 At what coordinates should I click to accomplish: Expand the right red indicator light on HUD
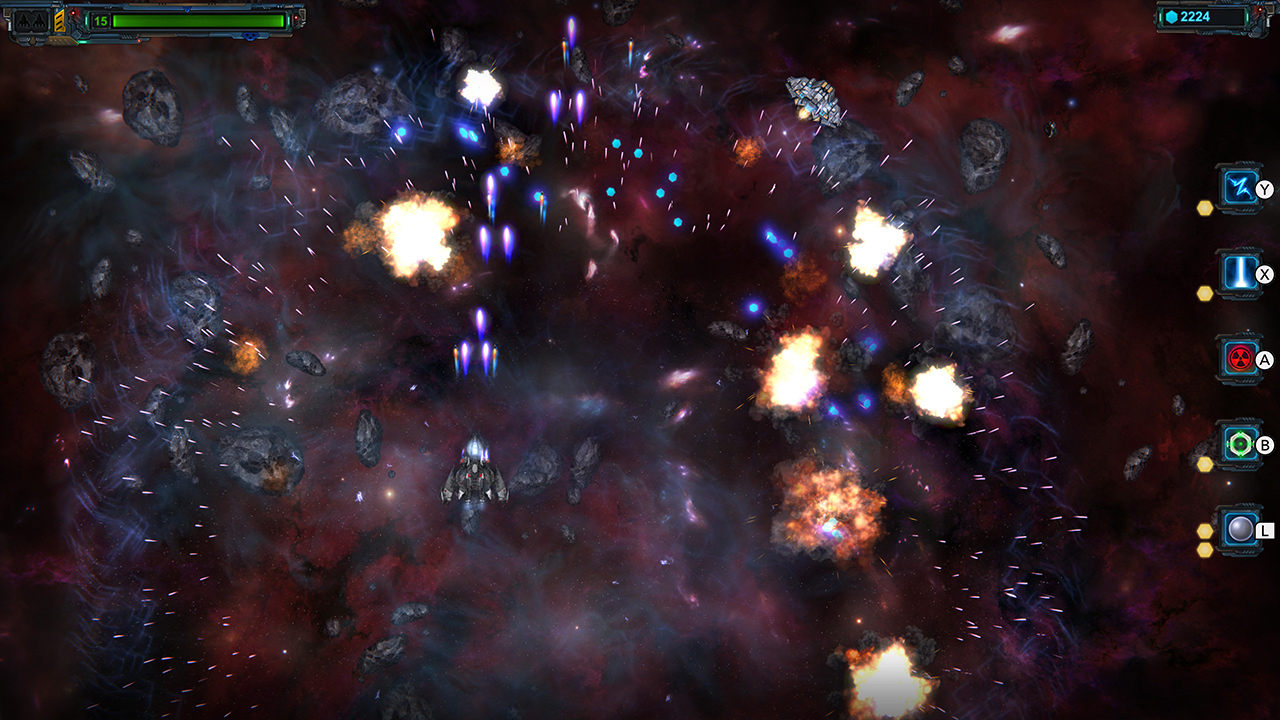point(296,17)
